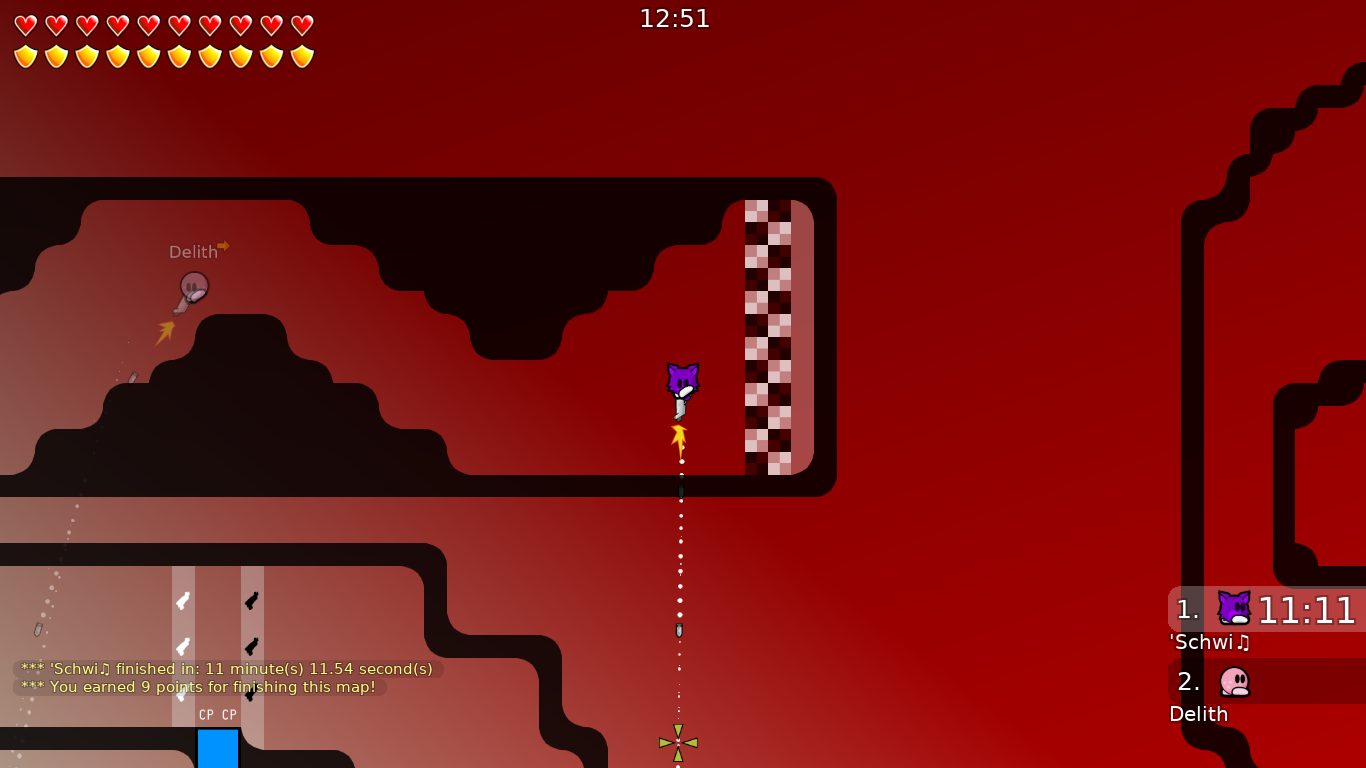
Task: Select the purple fox player avatar in rank 1
Action: point(1233,608)
